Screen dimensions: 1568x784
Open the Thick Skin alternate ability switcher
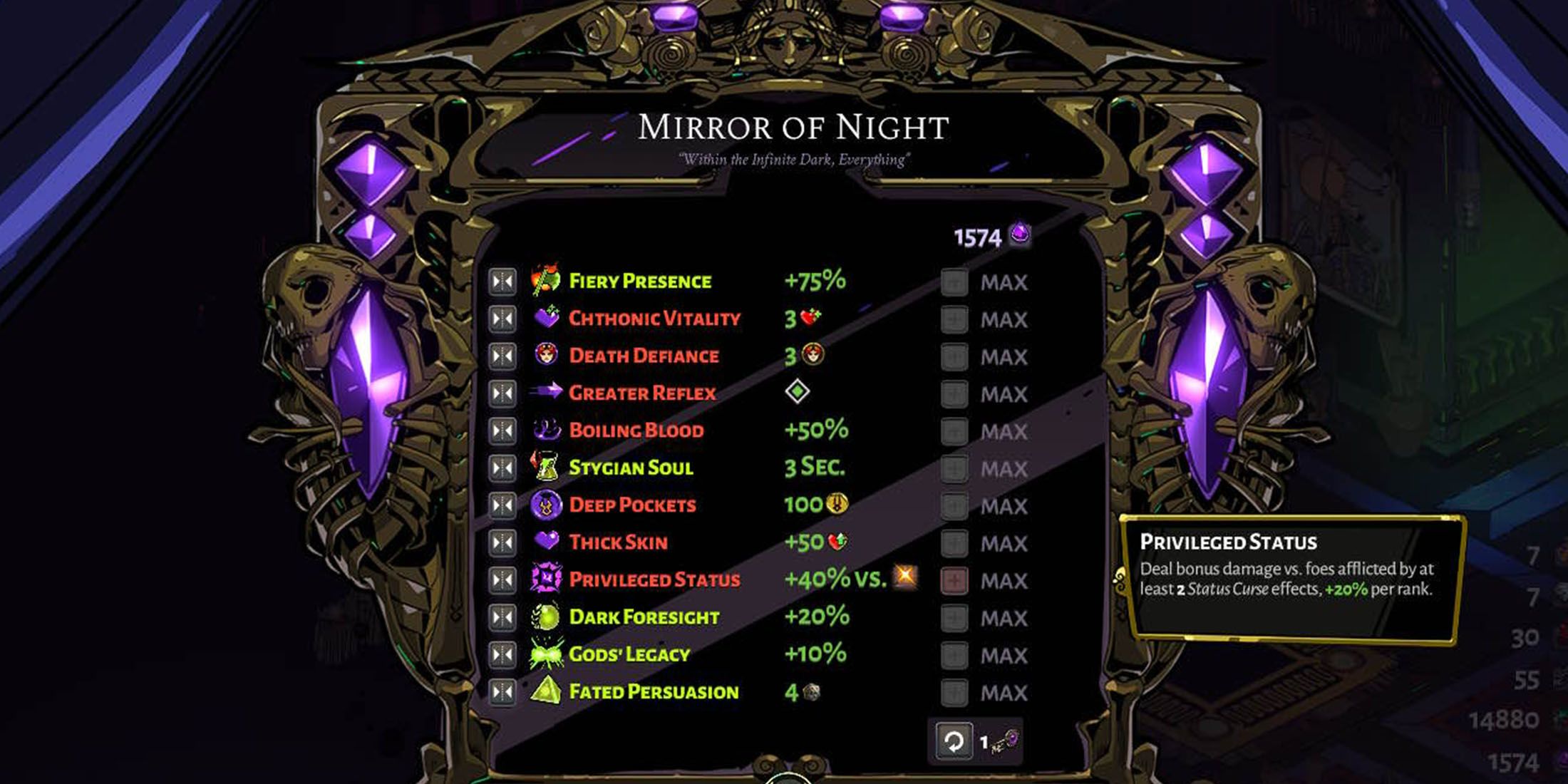(x=502, y=542)
